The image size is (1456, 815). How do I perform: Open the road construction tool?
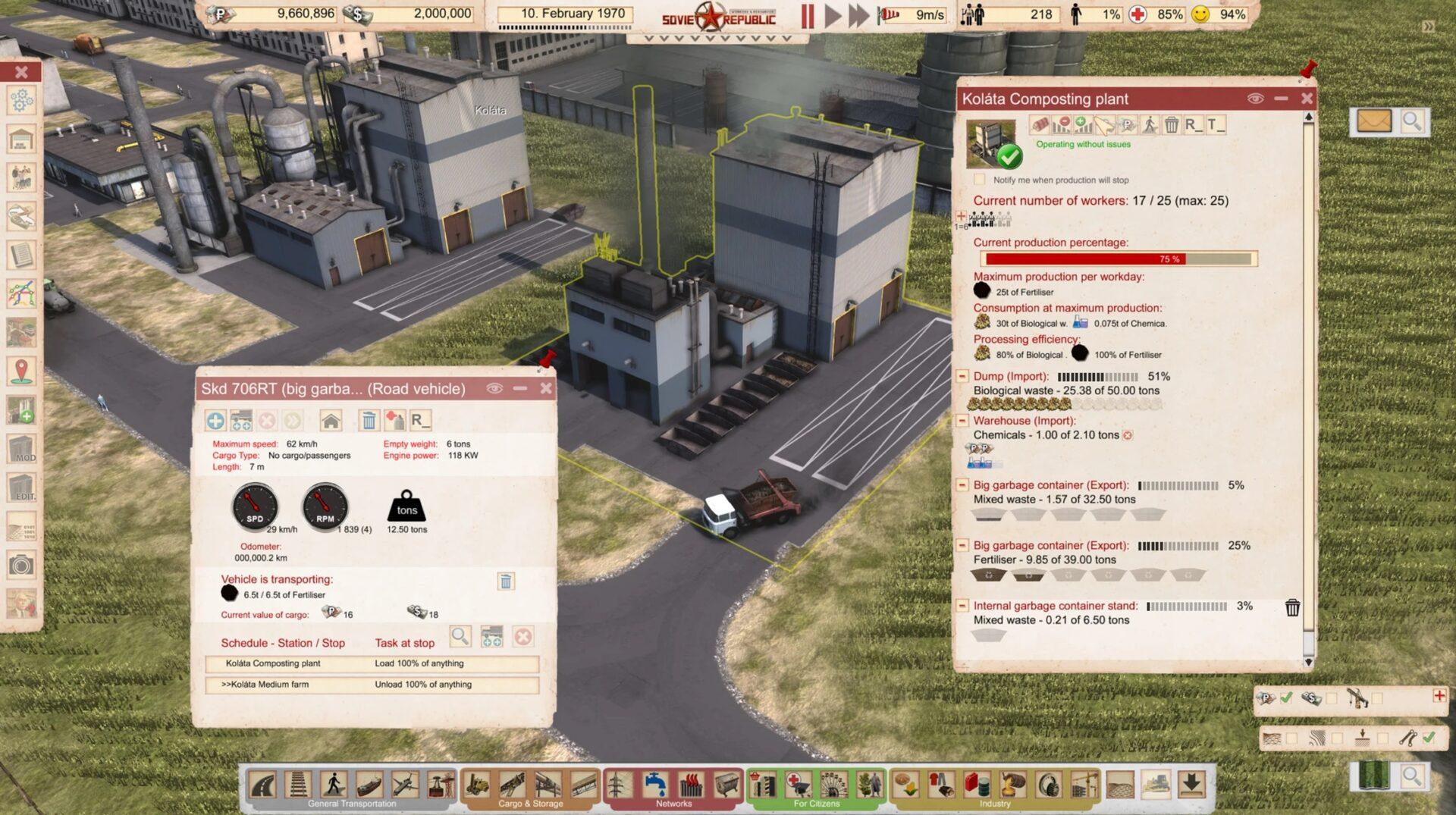pos(263,784)
